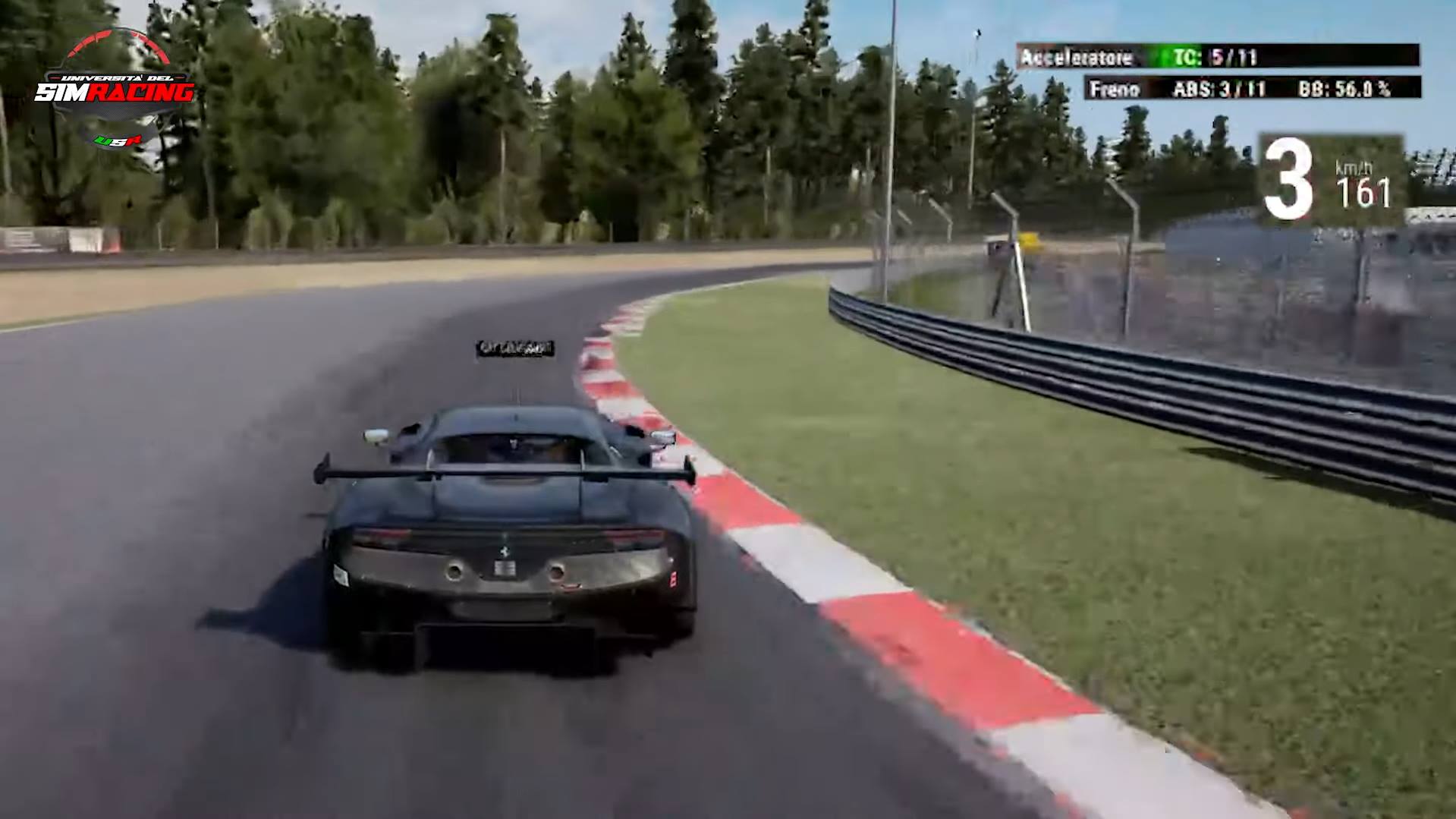Viewport: 1456px width, 819px height.
Task: Toggle the Acceleratore telemetry bar
Action: click(1214, 55)
